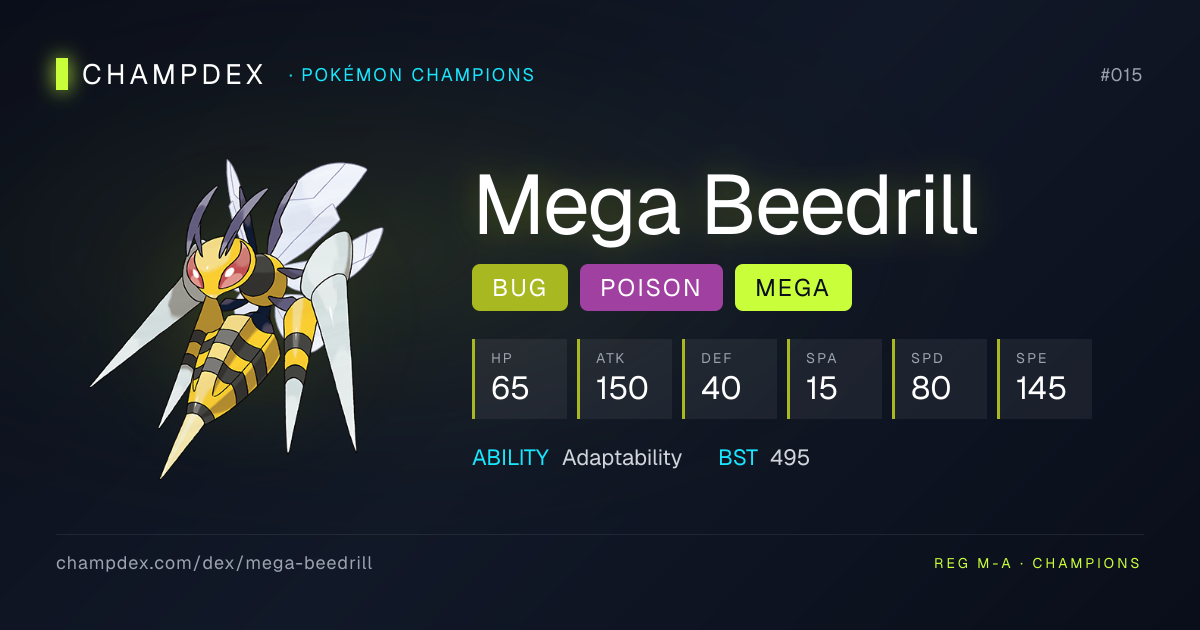Image resolution: width=1200 pixels, height=630 pixels.
Task: Click the ChampDex logo
Action: (160, 74)
